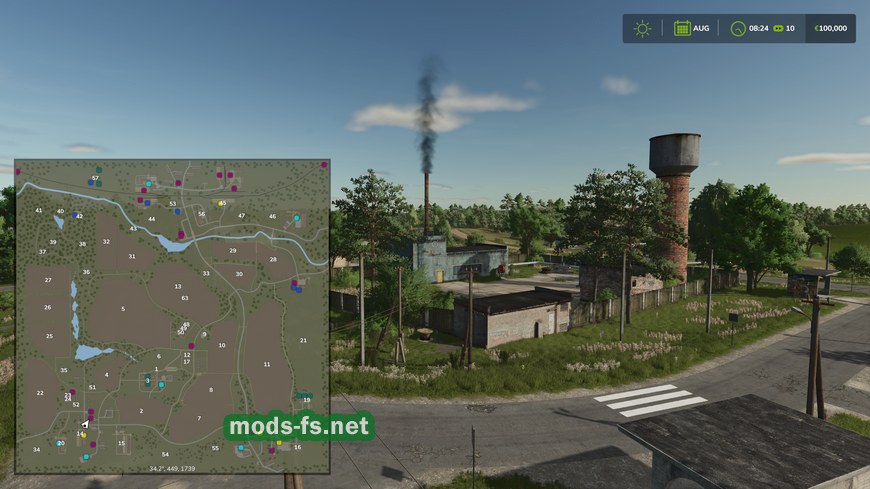
Task: Select field 29 on the map
Action: 233,251
